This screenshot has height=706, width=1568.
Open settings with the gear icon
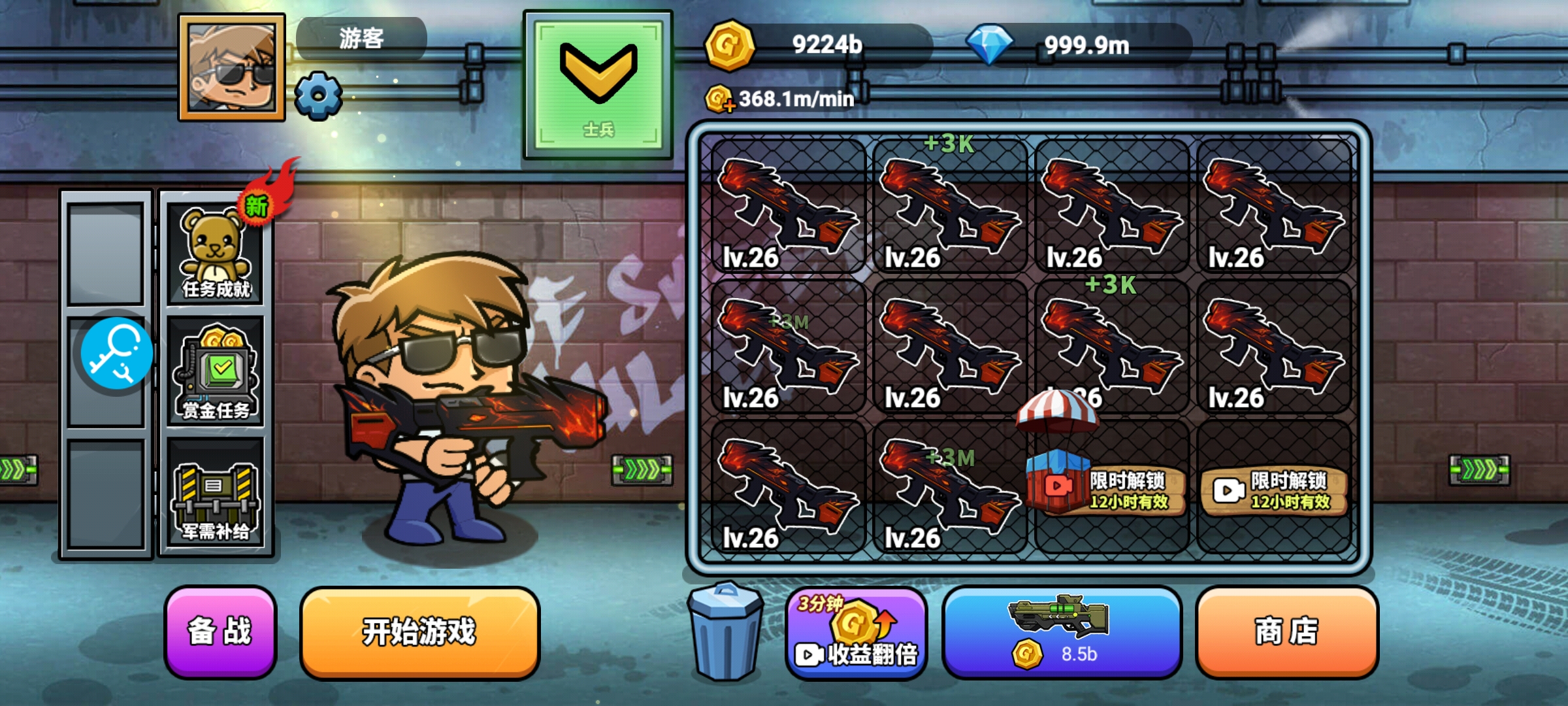tap(318, 95)
